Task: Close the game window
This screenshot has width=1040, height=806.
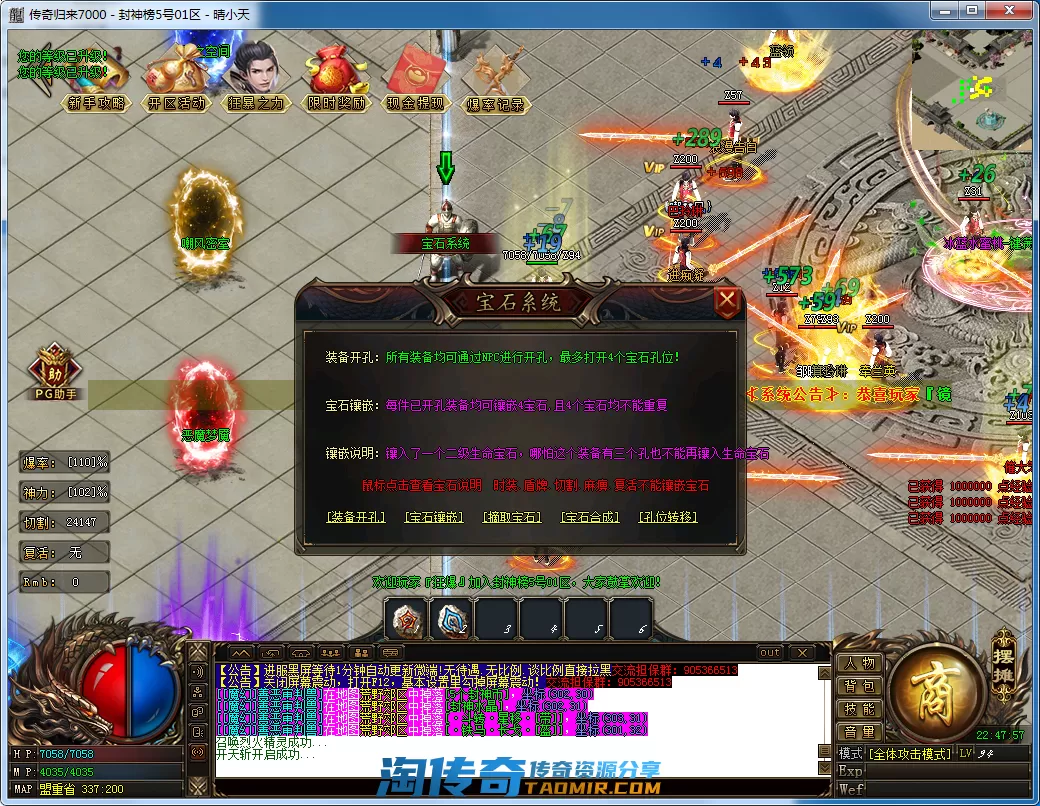Action: [1016, 10]
